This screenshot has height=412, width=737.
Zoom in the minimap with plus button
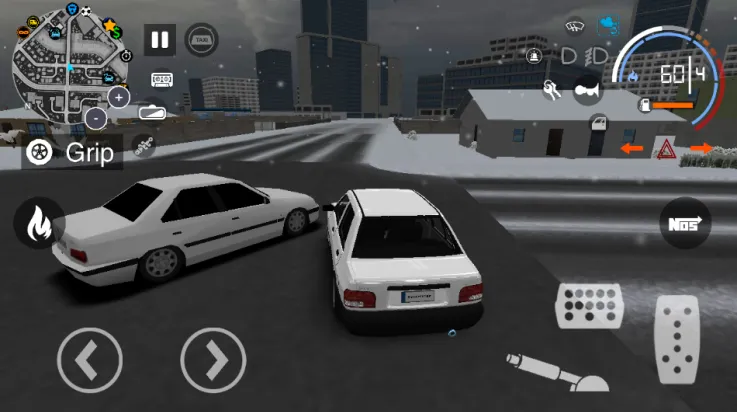(119, 97)
